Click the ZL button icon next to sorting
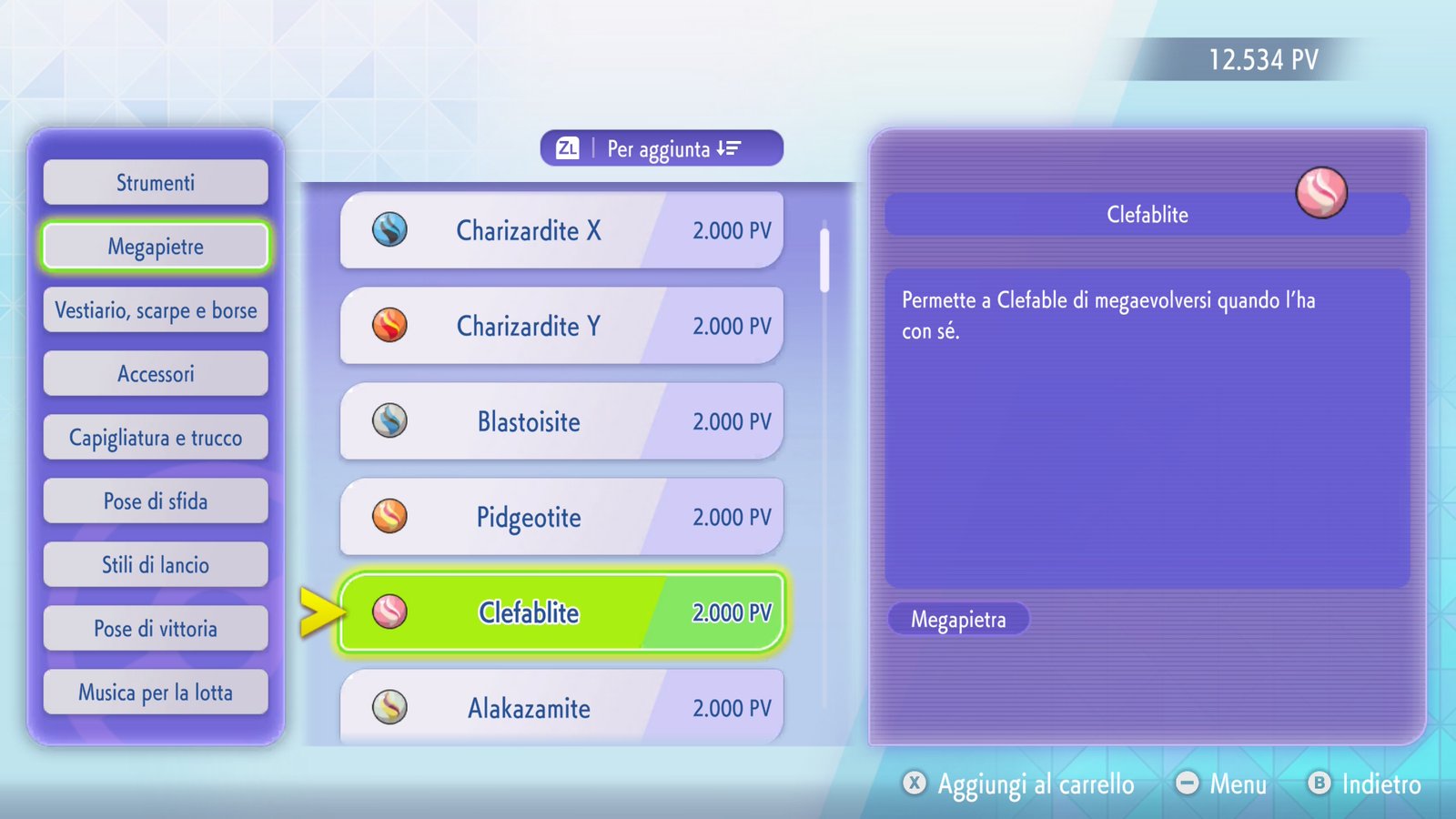This screenshot has width=1456, height=819. pyautogui.click(x=568, y=147)
